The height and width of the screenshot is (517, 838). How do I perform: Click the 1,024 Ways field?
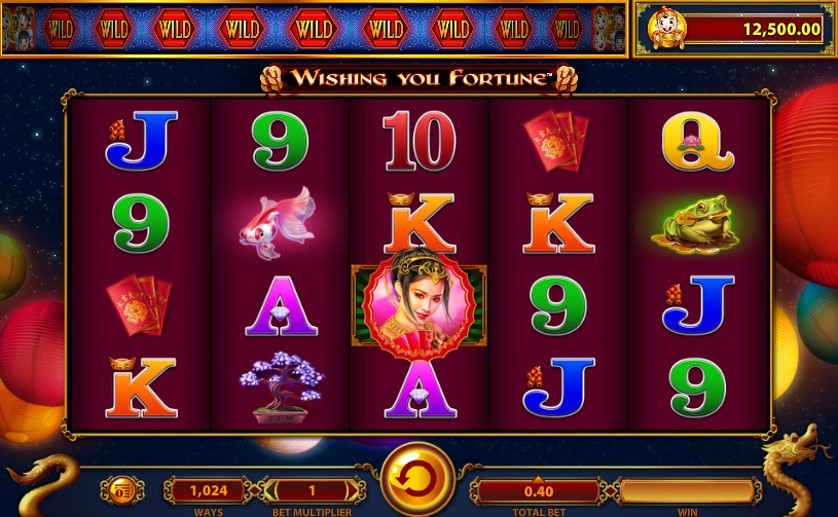click(209, 491)
